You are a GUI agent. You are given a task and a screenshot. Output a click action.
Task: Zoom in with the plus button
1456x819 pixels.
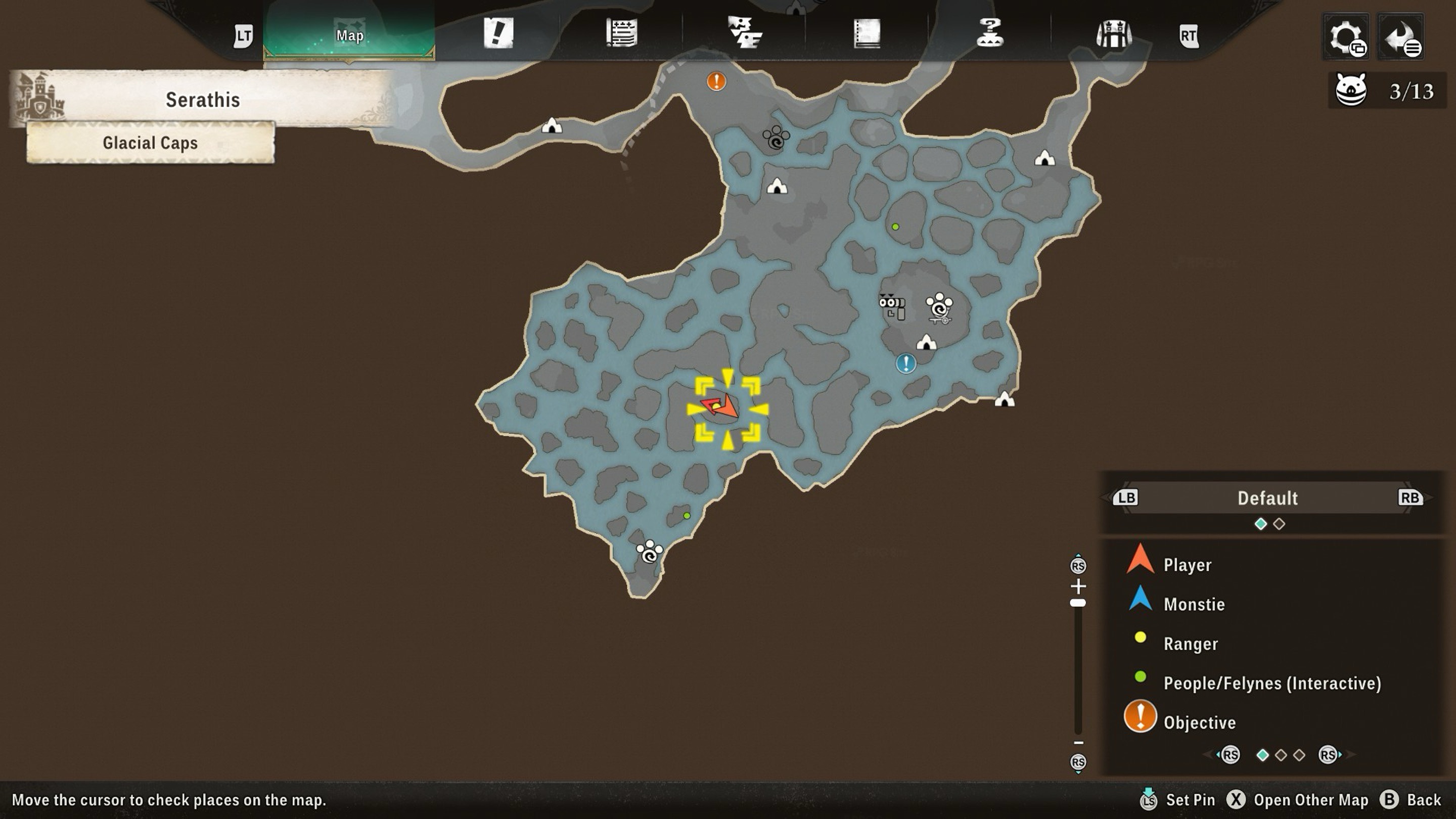[x=1078, y=585]
